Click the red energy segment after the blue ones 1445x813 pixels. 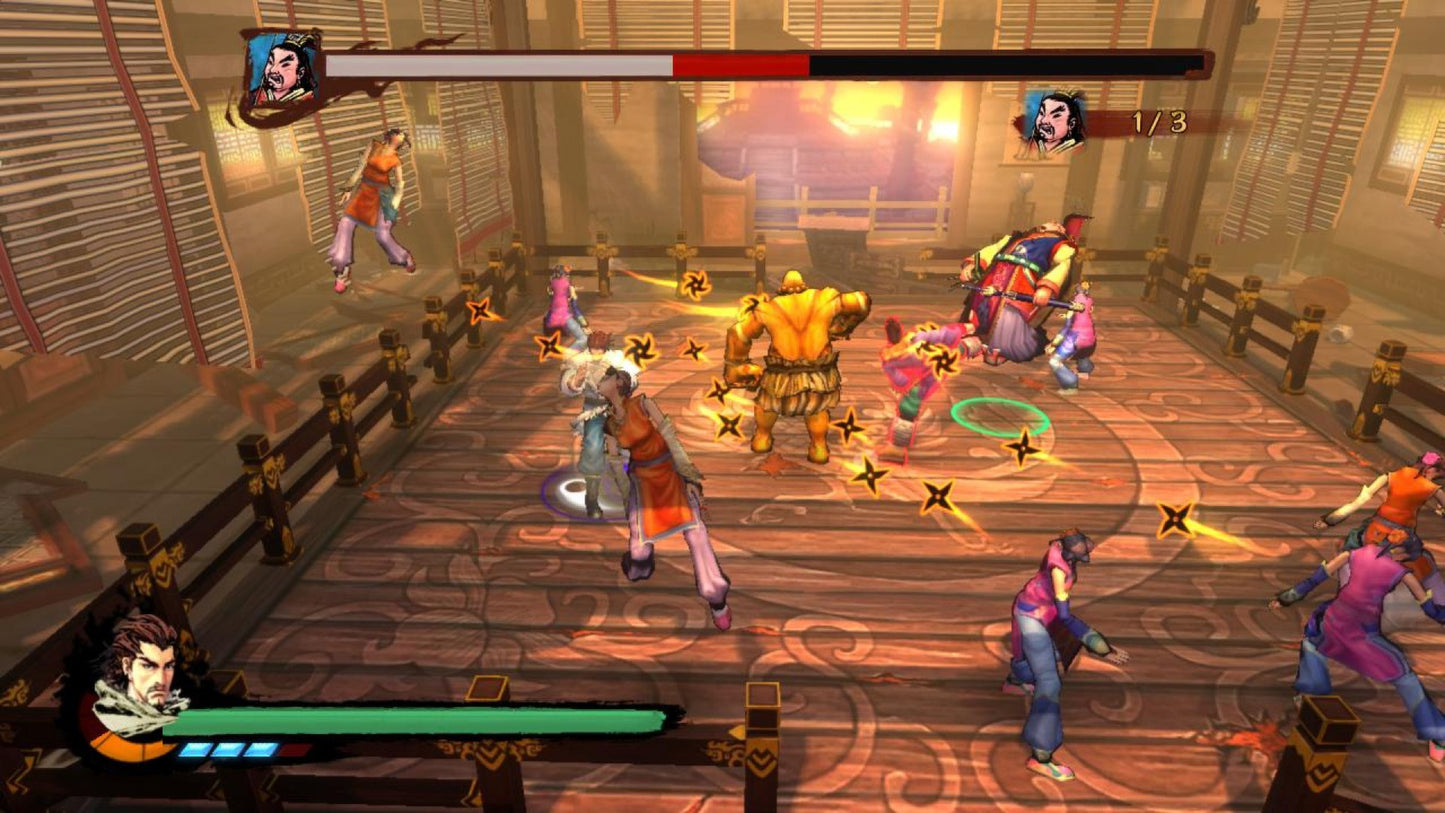(x=293, y=748)
